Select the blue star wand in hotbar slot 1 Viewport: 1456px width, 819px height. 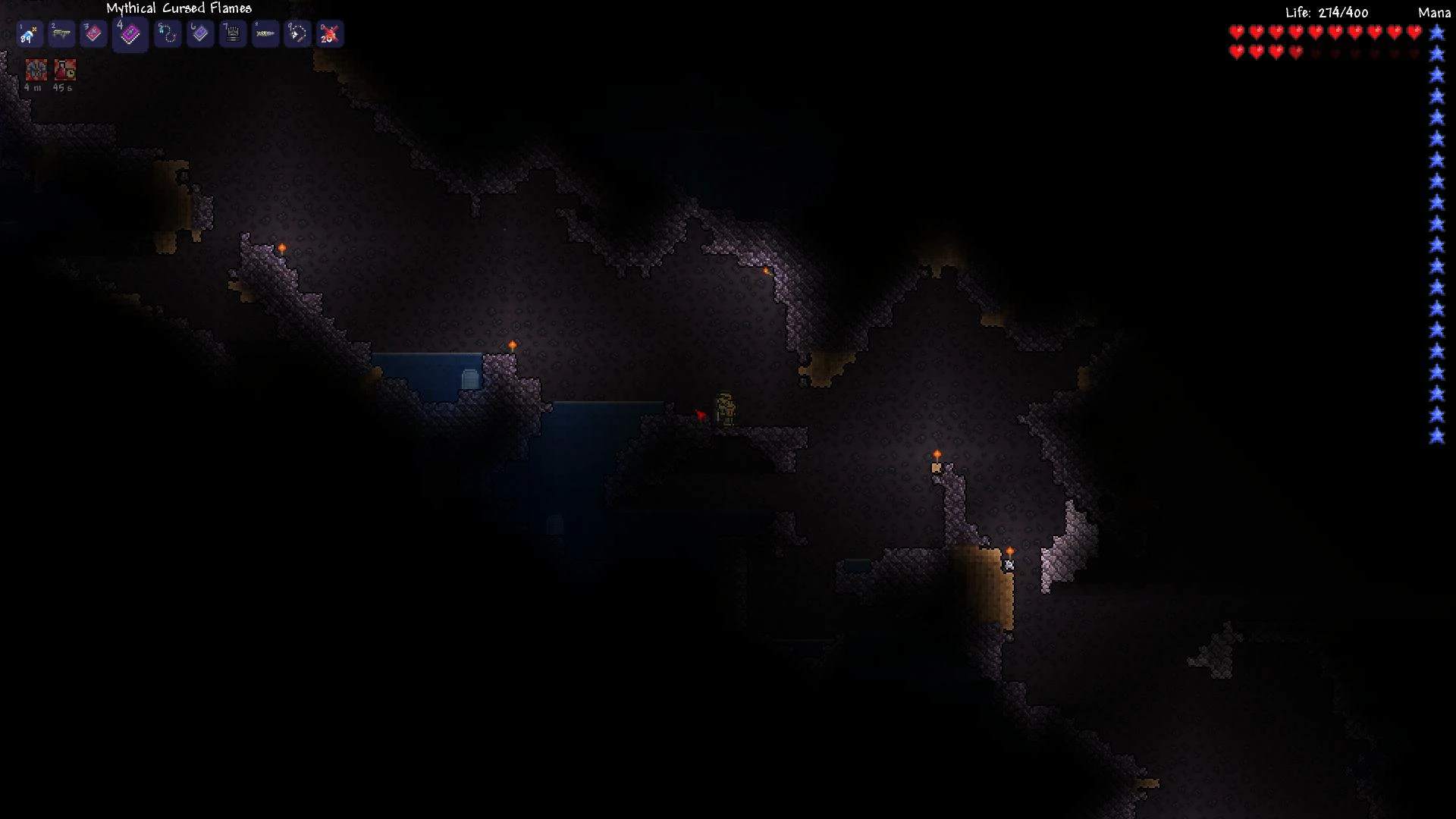click(29, 33)
